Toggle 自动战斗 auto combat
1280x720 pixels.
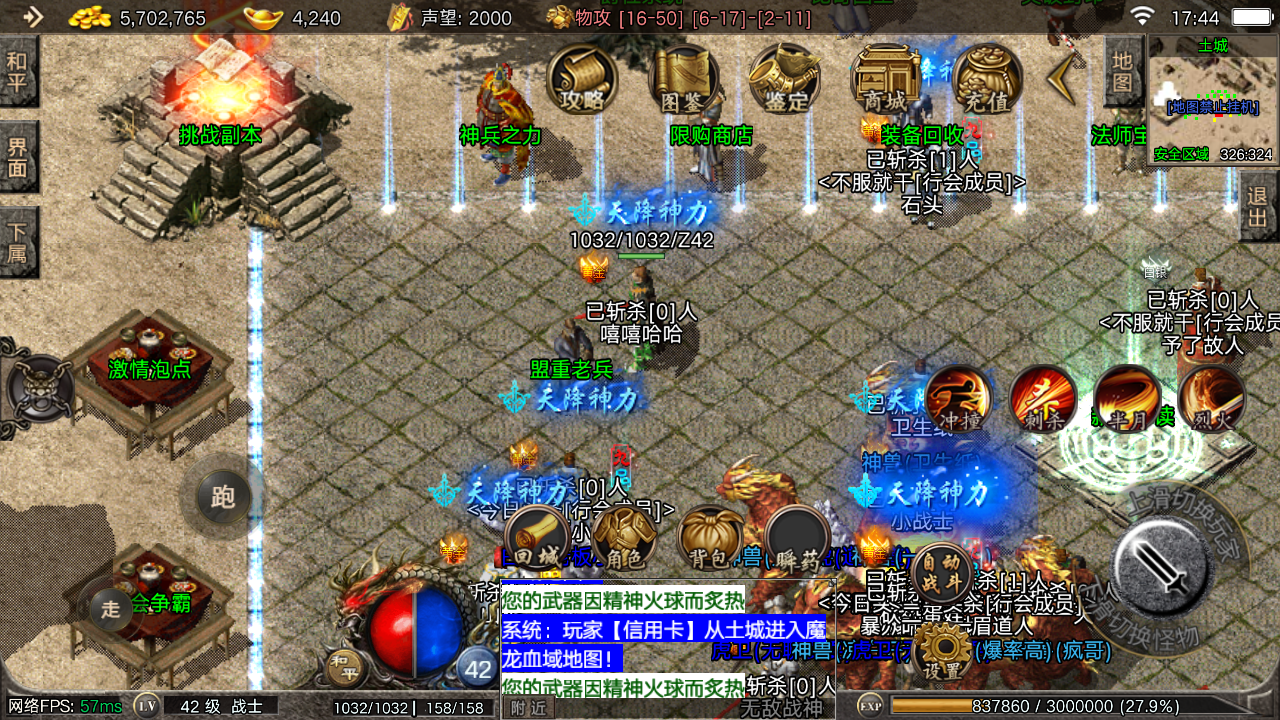[x=941, y=574]
